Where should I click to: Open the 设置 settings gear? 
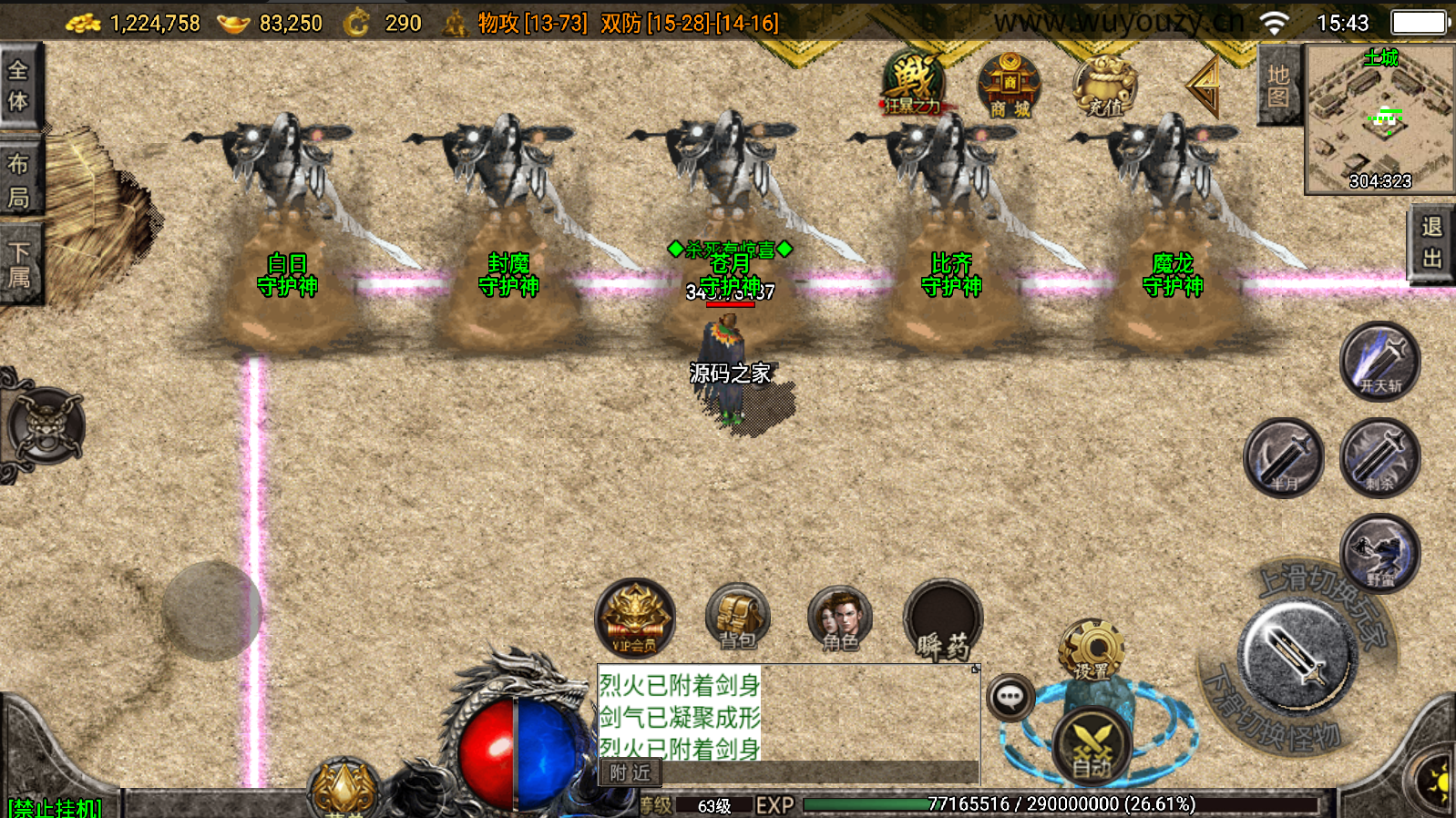(1092, 650)
